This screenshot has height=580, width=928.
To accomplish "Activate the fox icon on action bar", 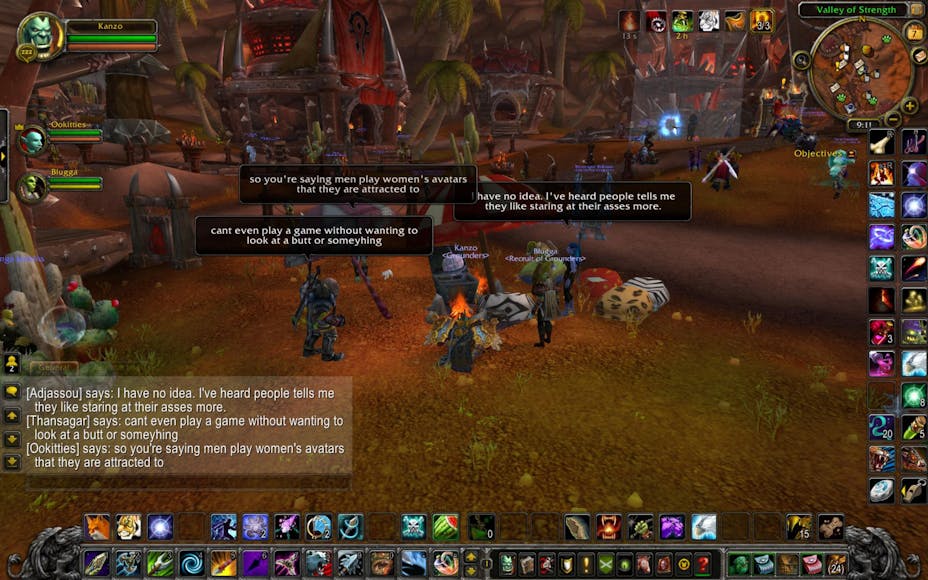I will (x=97, y=527).
